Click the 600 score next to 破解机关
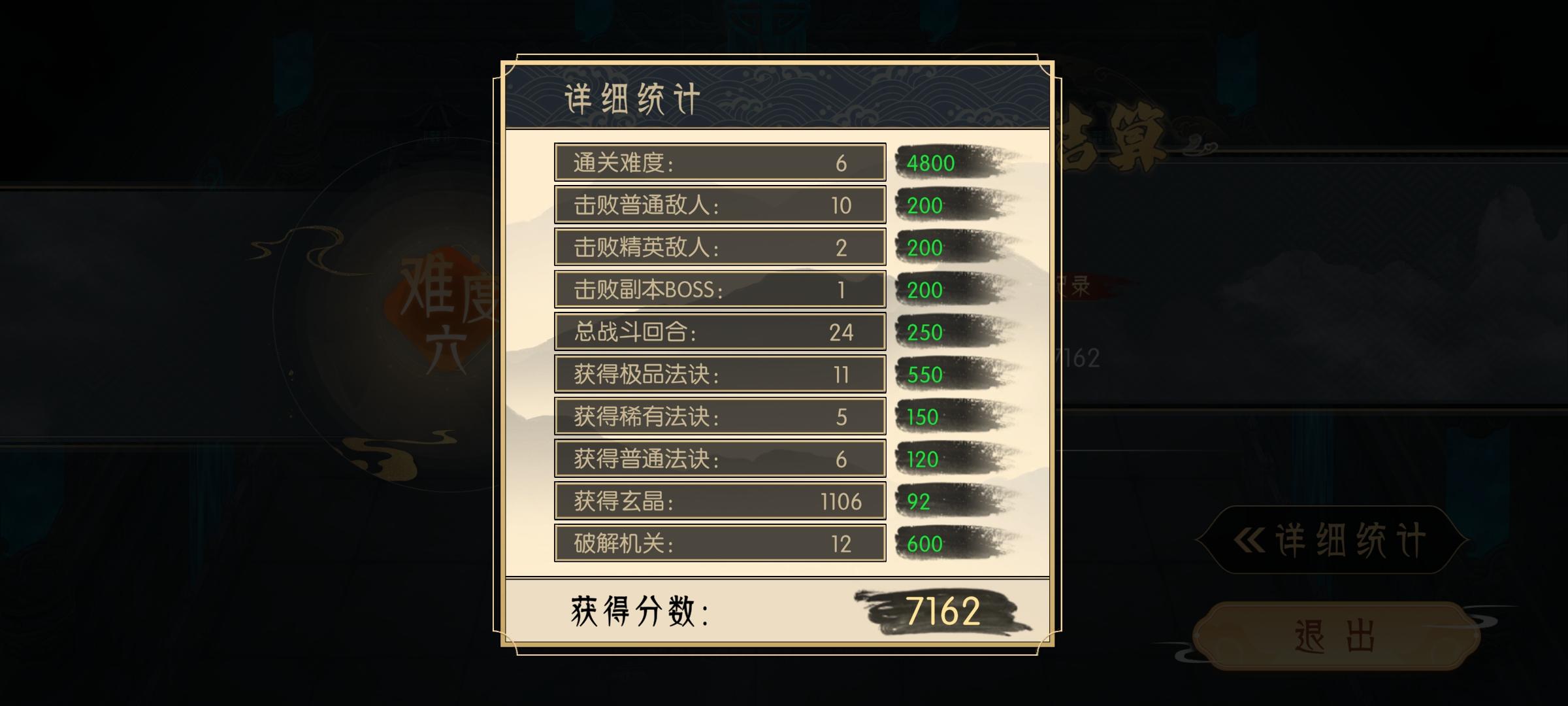Viewport: 1568px width, 706px height. (923, 543)
